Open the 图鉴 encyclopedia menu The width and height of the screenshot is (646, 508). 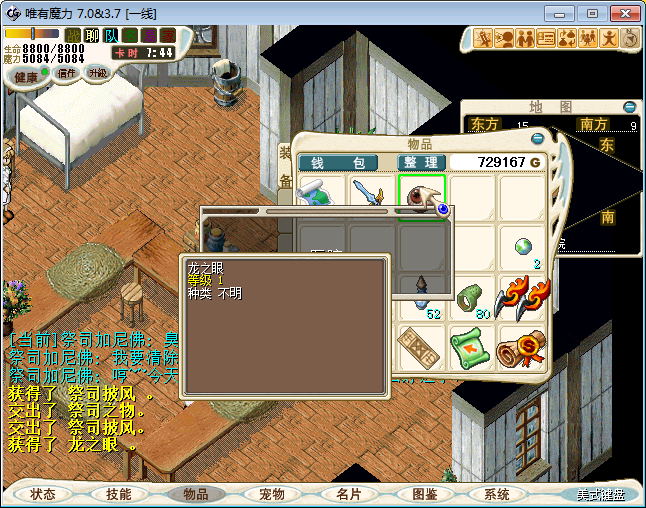pos(425,494)
